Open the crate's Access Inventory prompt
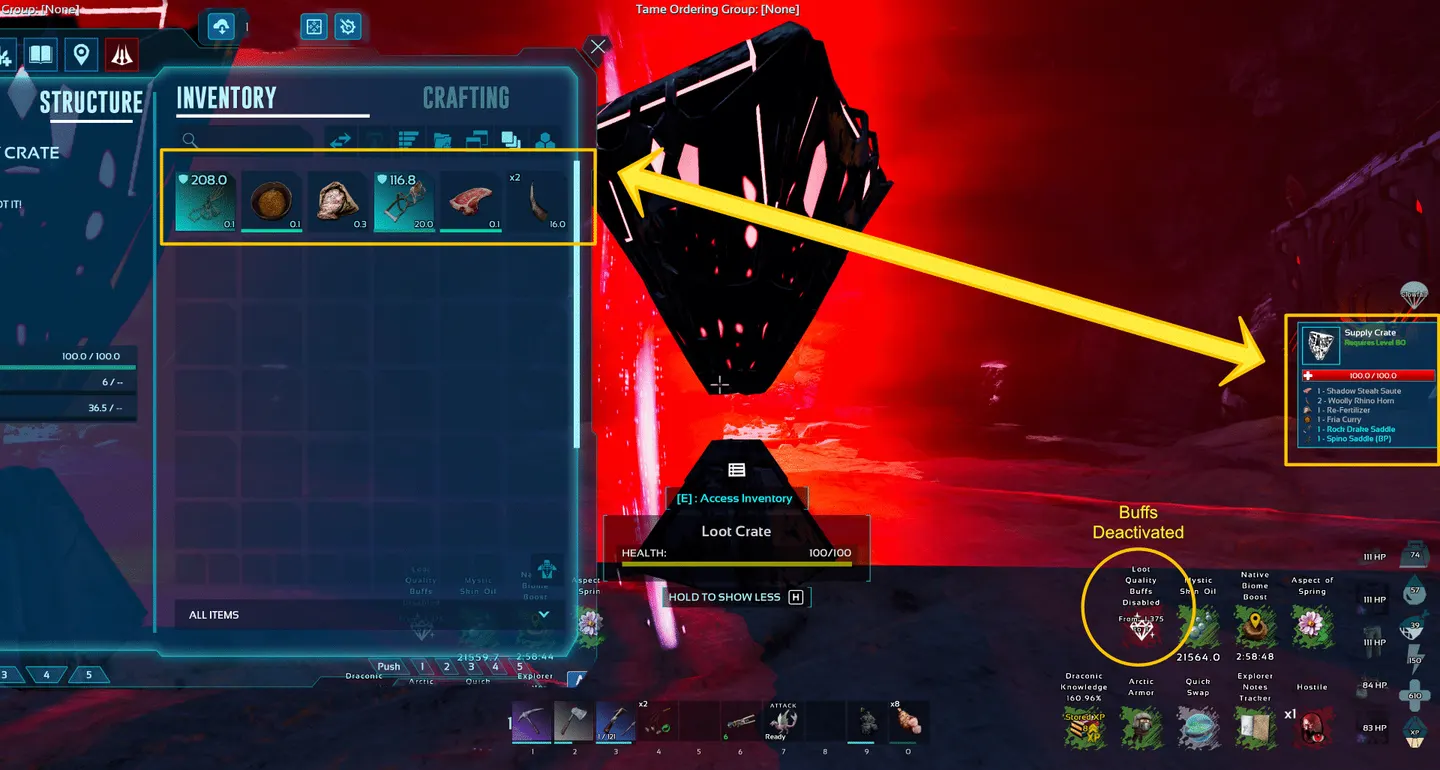1440x770 pixels. tap(737, 497)
